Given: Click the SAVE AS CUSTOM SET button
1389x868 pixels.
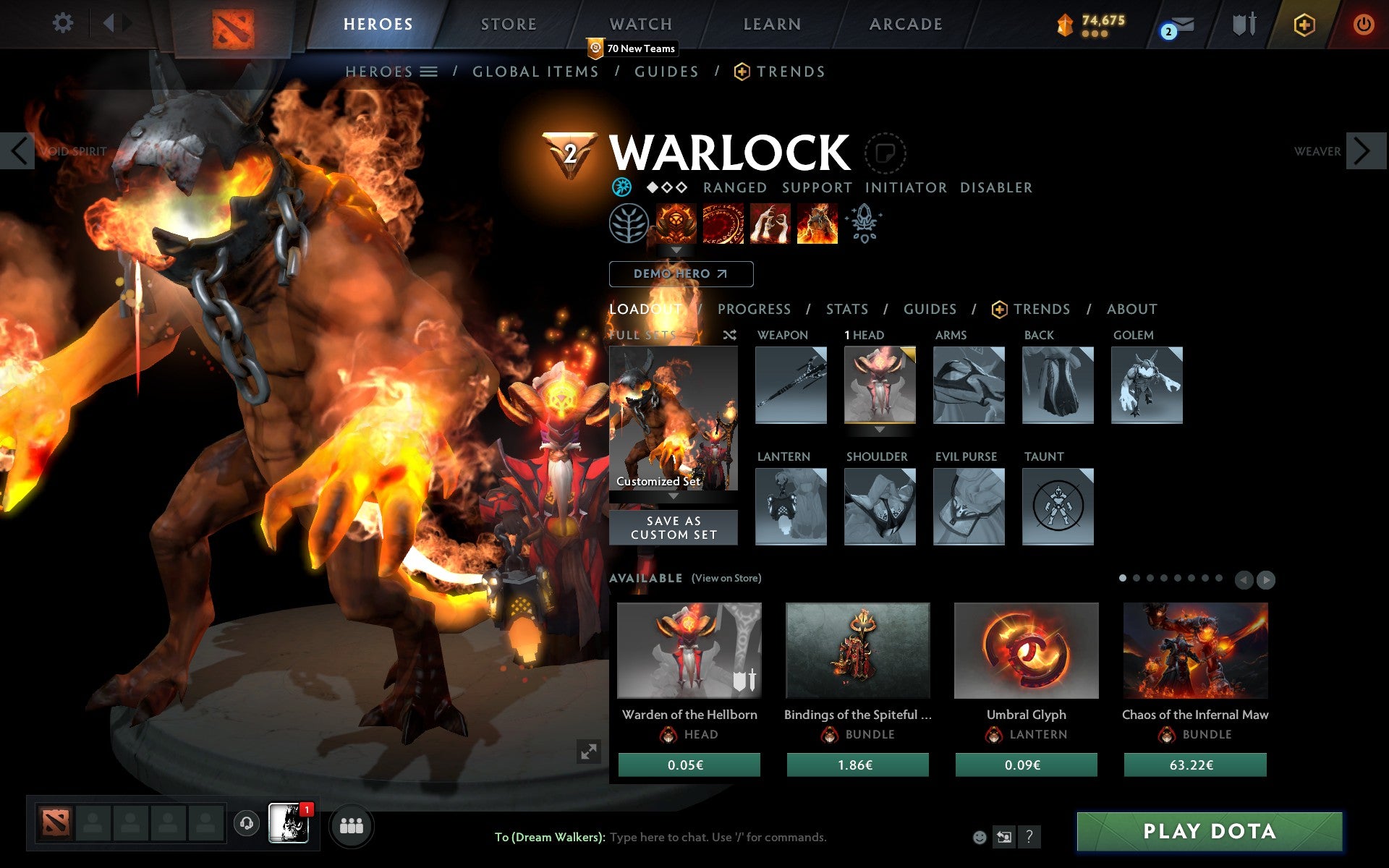Looking at the screenshot, I should click(x=674, y=527).
